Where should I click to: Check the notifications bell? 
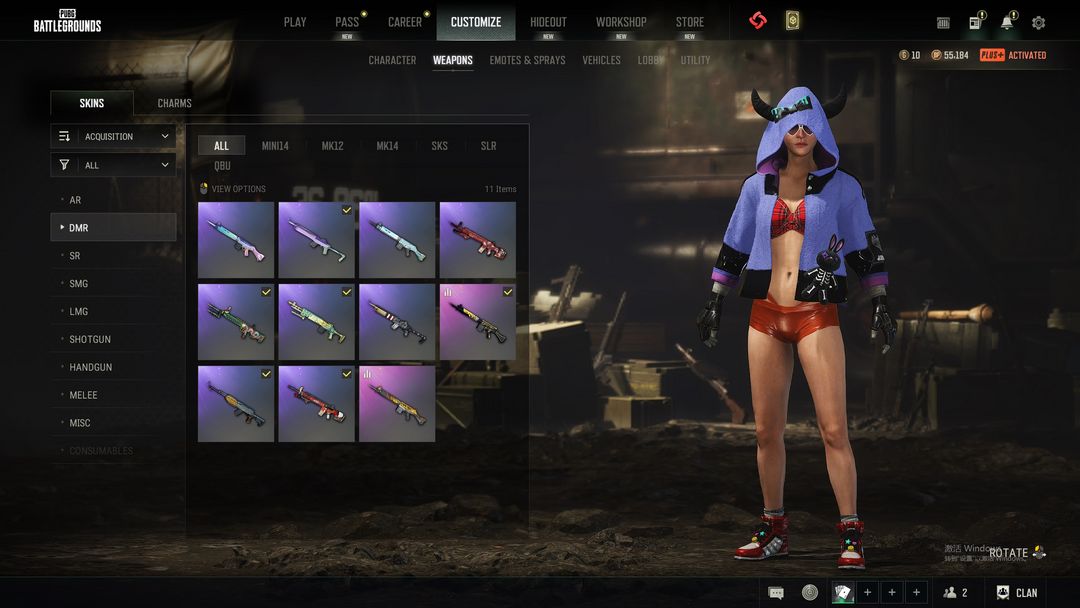point(1007,22)
